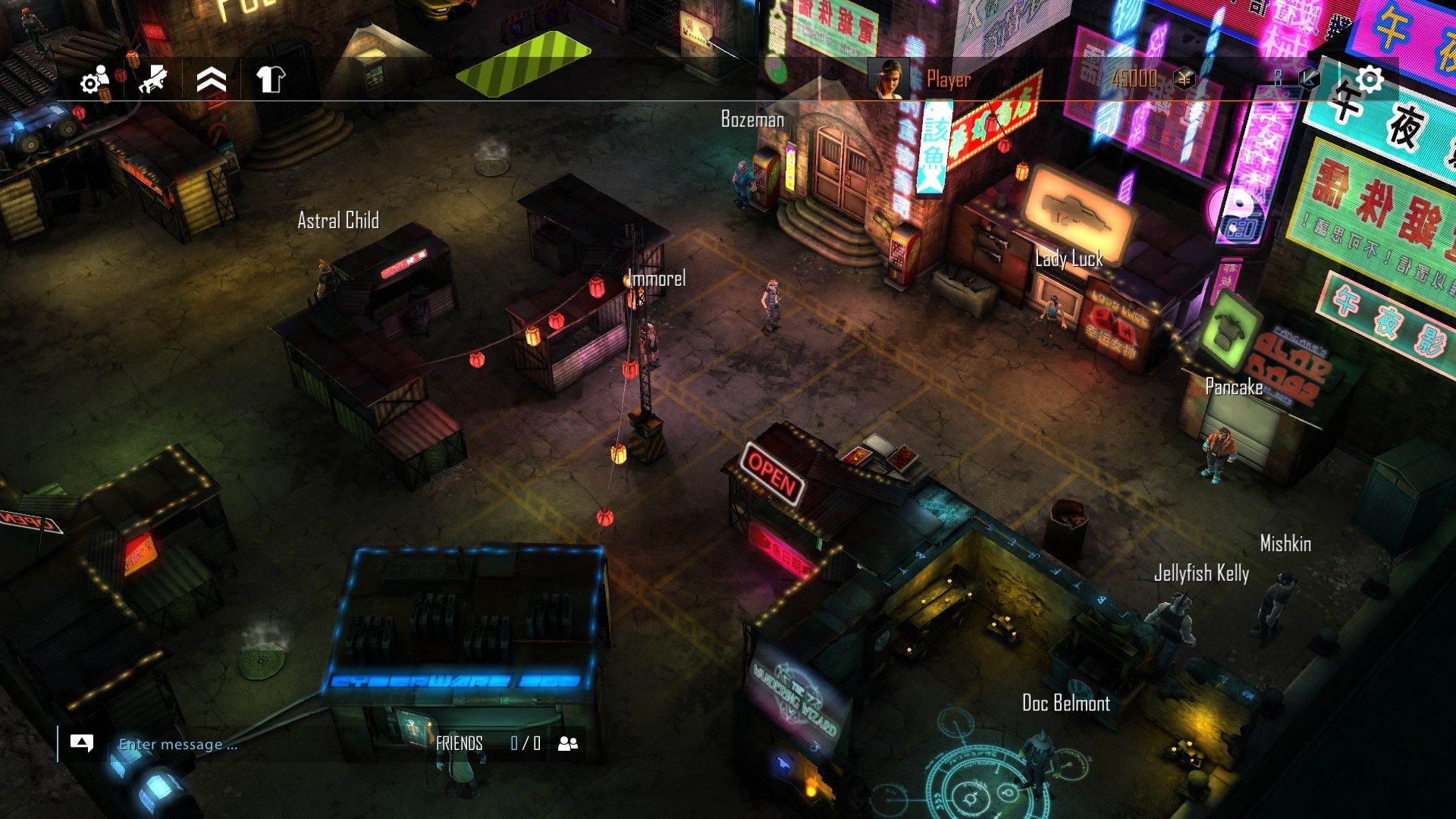Select the chat bubble icon
This screenshot has height=819, width=1456.
pyautogui.click(x=83, y=744)
